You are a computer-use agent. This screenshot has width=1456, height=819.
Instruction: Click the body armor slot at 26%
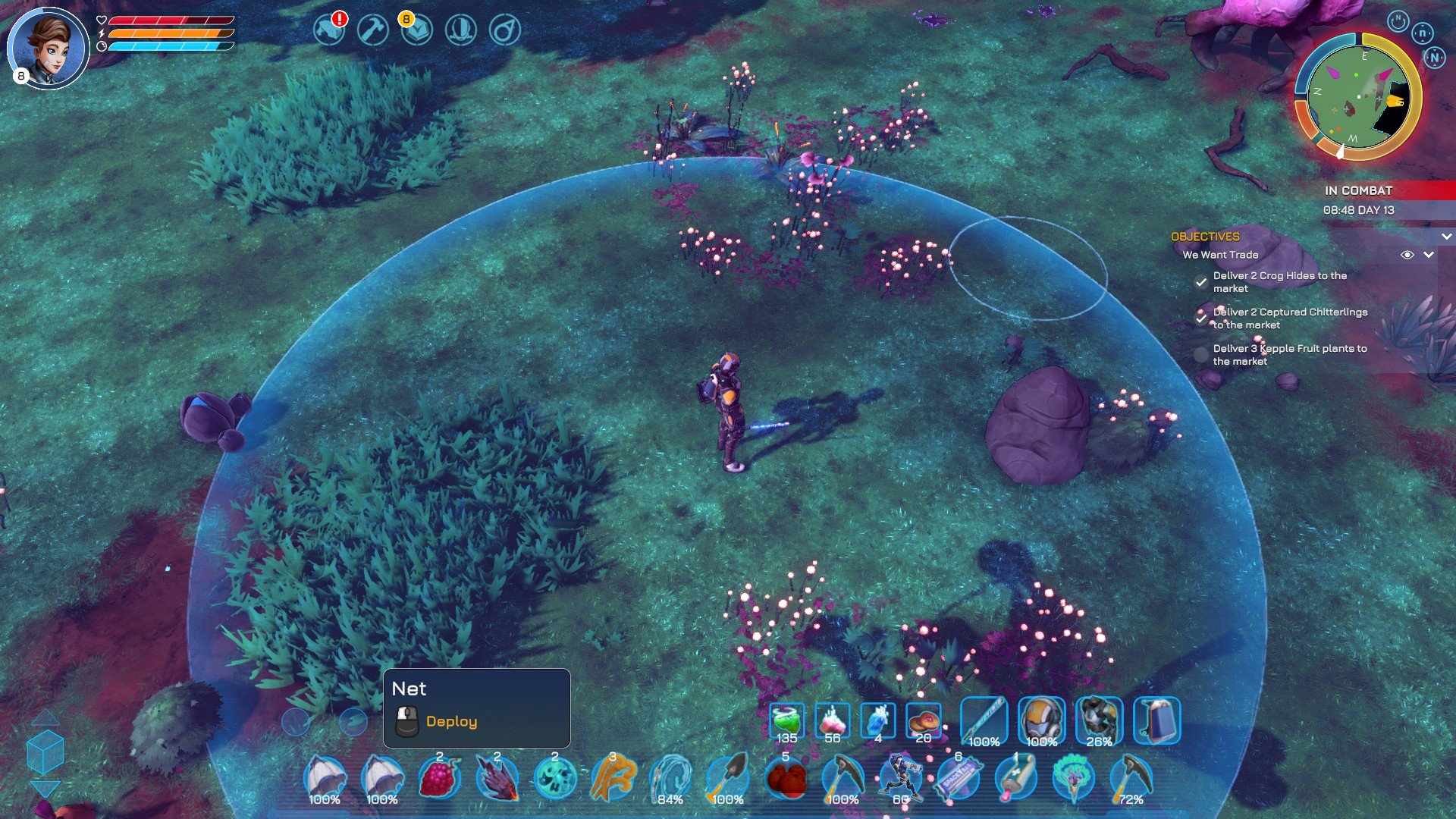click(1099, 720)
